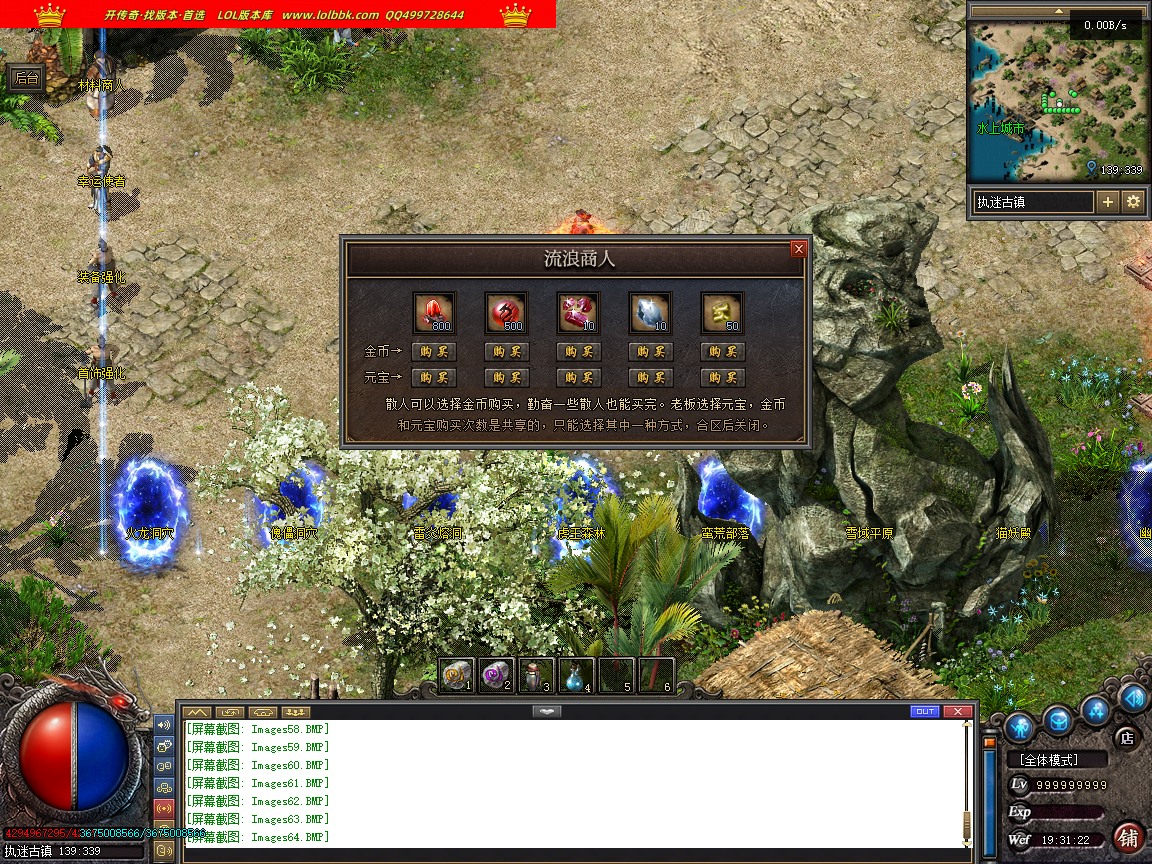Click the blue OUT button on chat

(x=925, y=712)
